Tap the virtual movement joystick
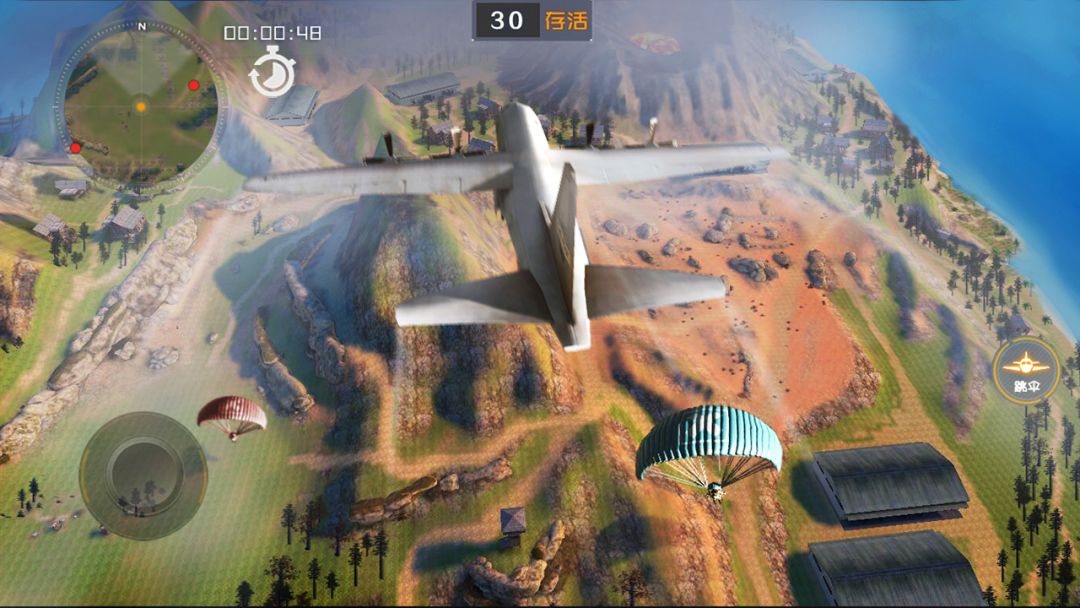 [143, 475]
